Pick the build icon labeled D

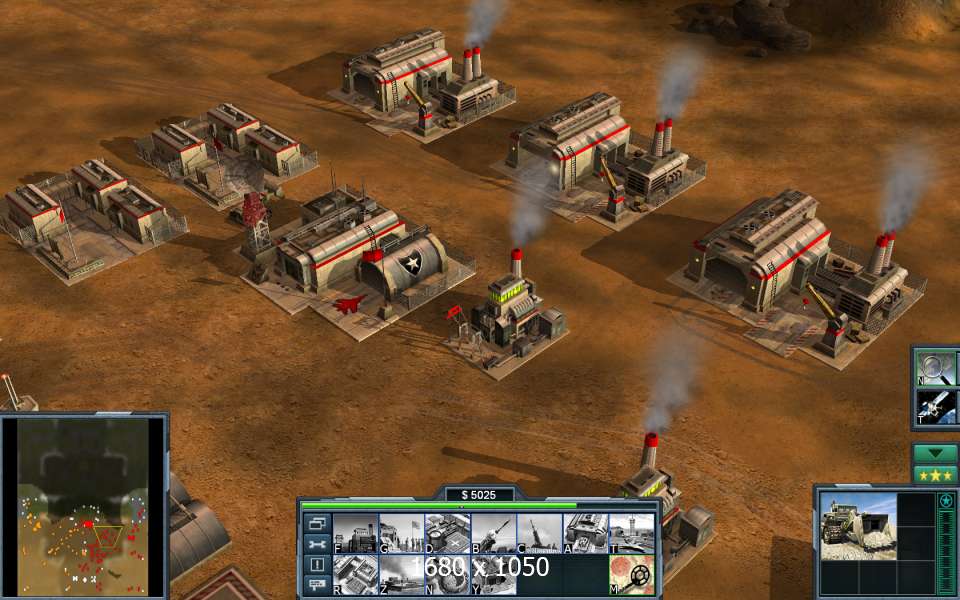[447, 532]
